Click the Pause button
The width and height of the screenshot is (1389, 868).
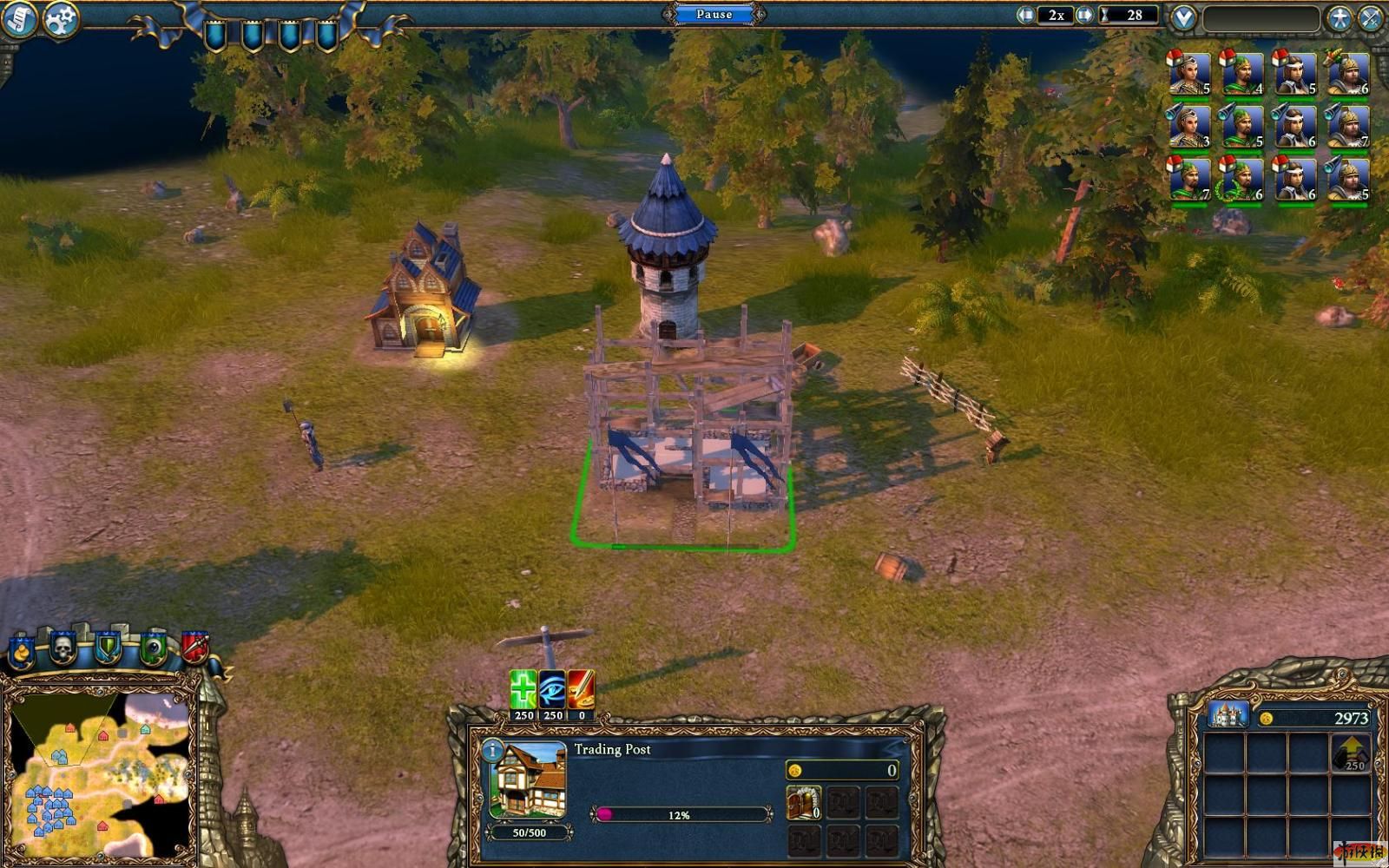tap(714, 14)
